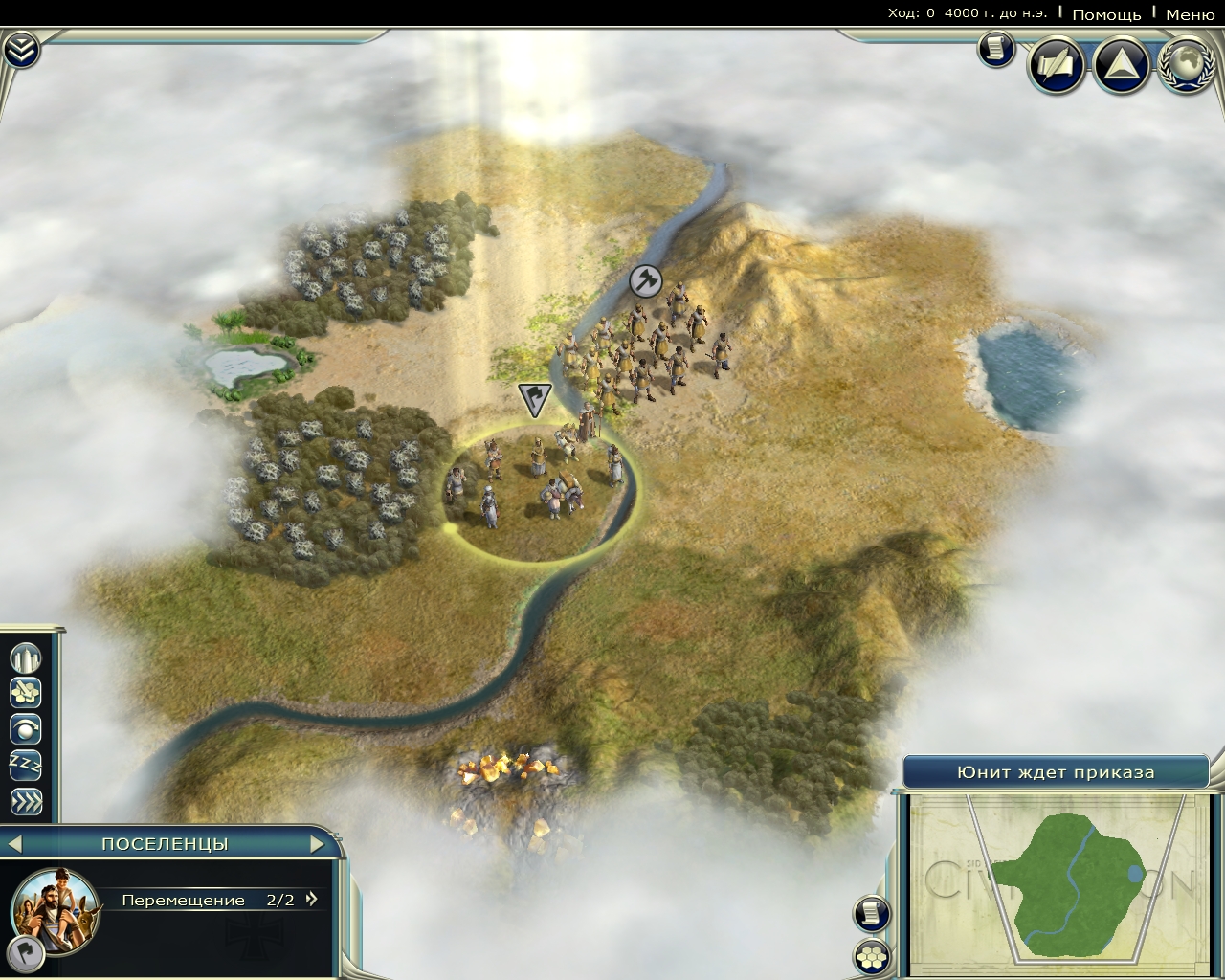Skip the turn with the triple-chevron icon
The width and height of the screenshot is (1225, 980).
coord(26,801)
